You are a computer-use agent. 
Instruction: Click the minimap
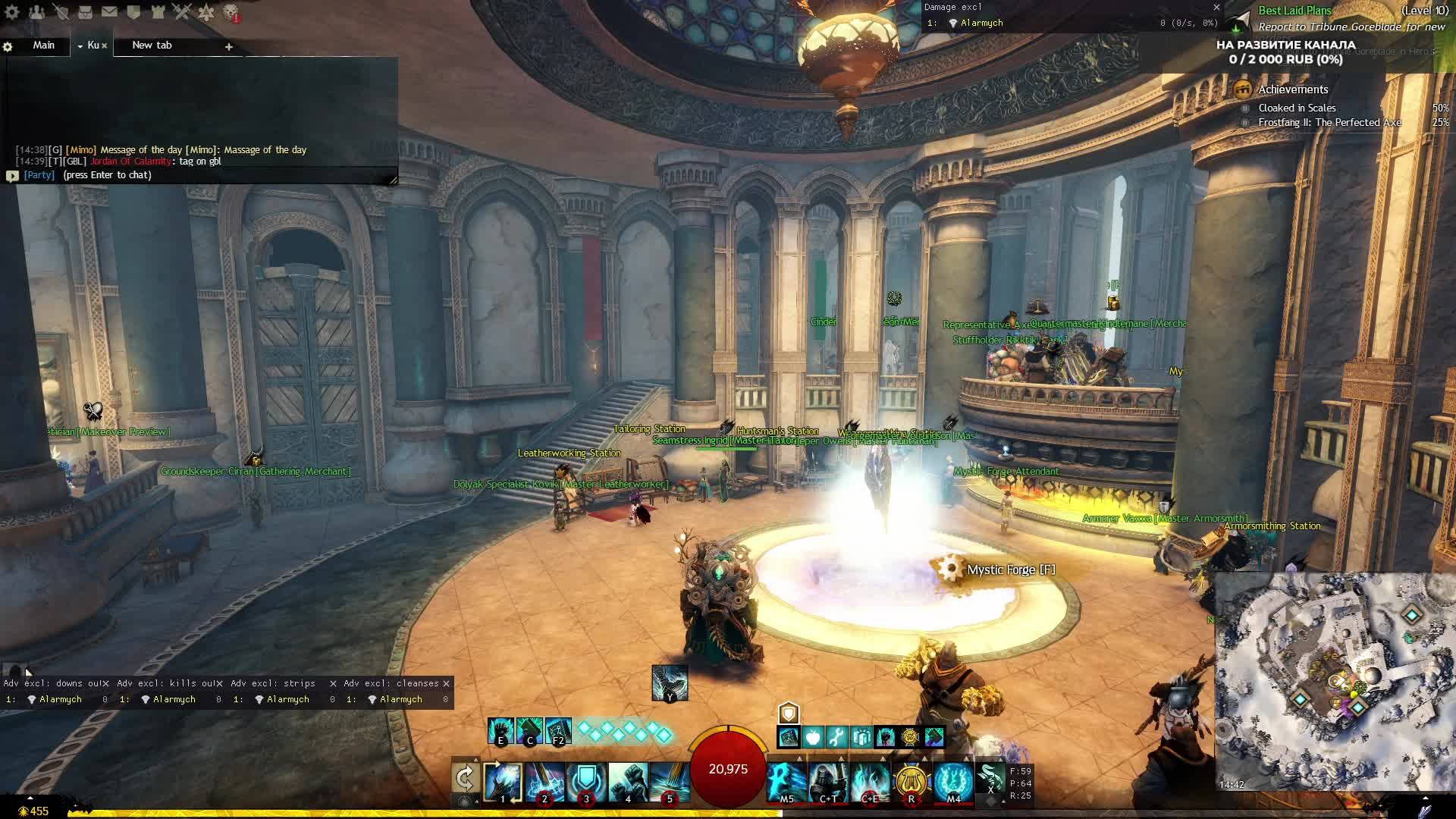(x=1335, y=682)
